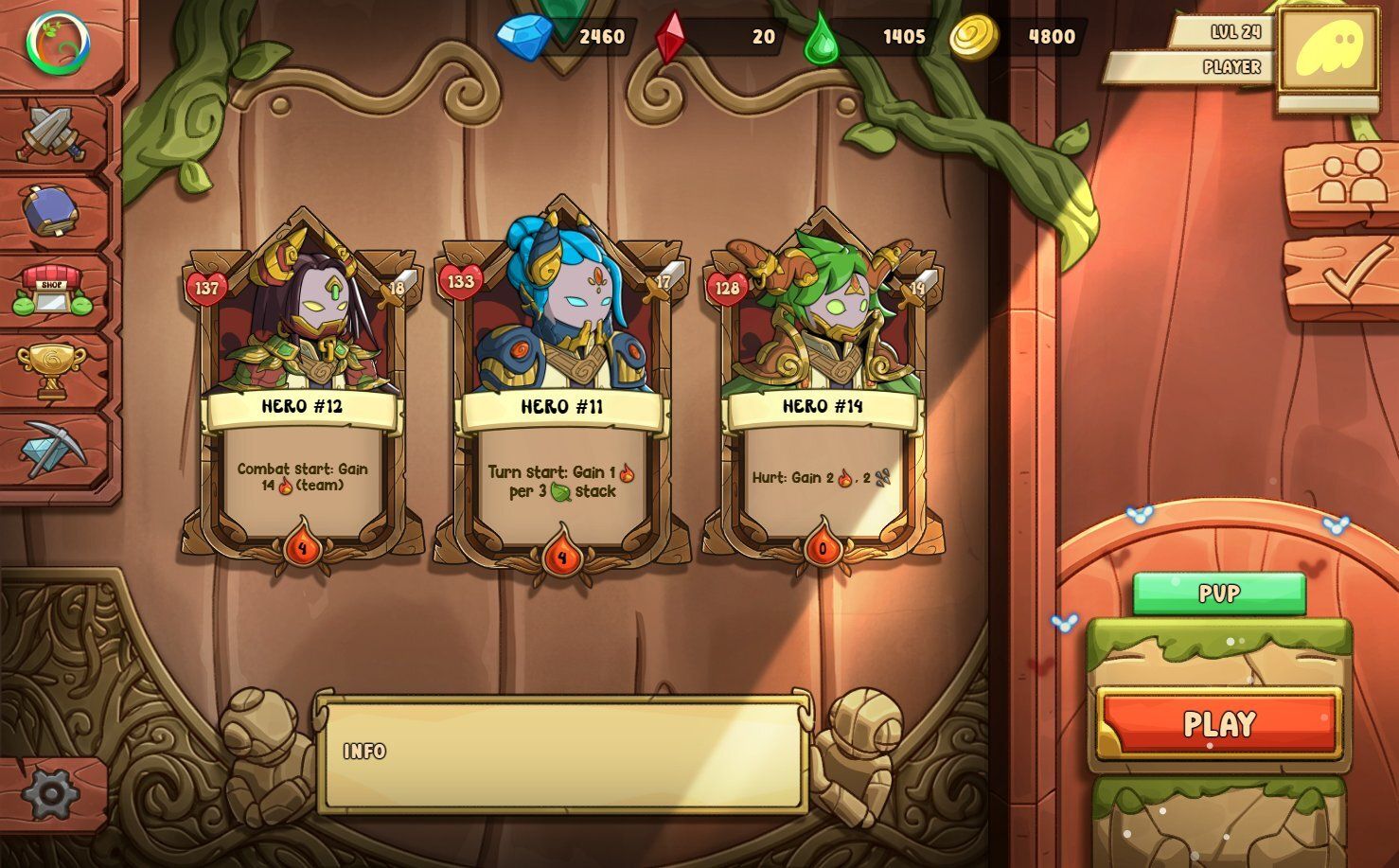Screen dimensions: 1399x868
Task: Open the crossed swords battle menu
Action: pos(55,133)
